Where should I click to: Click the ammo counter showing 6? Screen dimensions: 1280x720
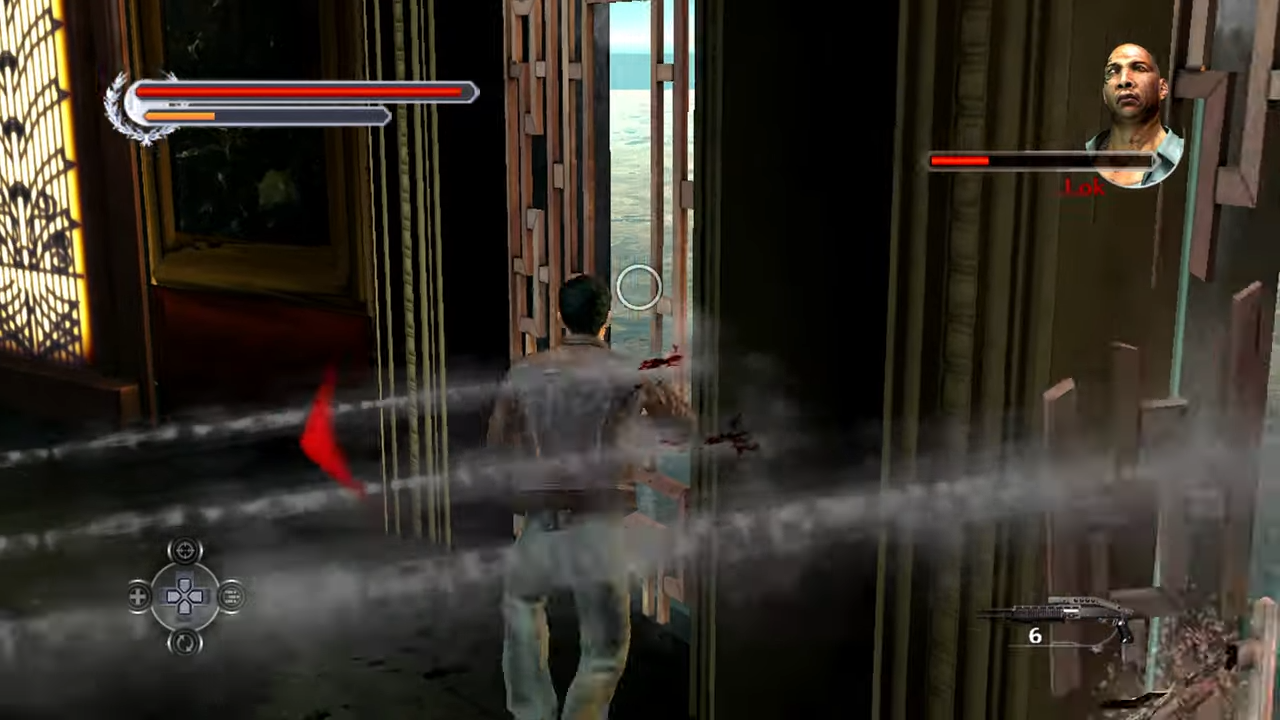pyautogui.click(x=1035, y=636)
